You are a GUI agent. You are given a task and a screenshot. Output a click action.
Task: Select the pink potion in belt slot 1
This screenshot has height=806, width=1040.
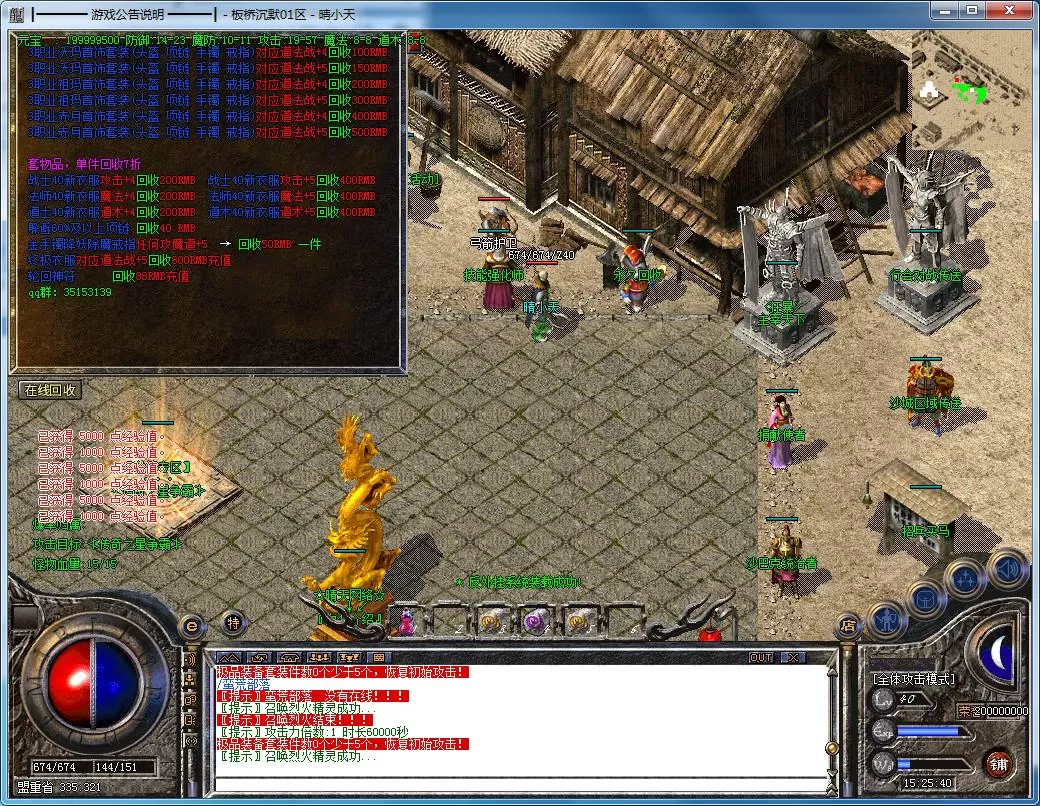point(407,622)
